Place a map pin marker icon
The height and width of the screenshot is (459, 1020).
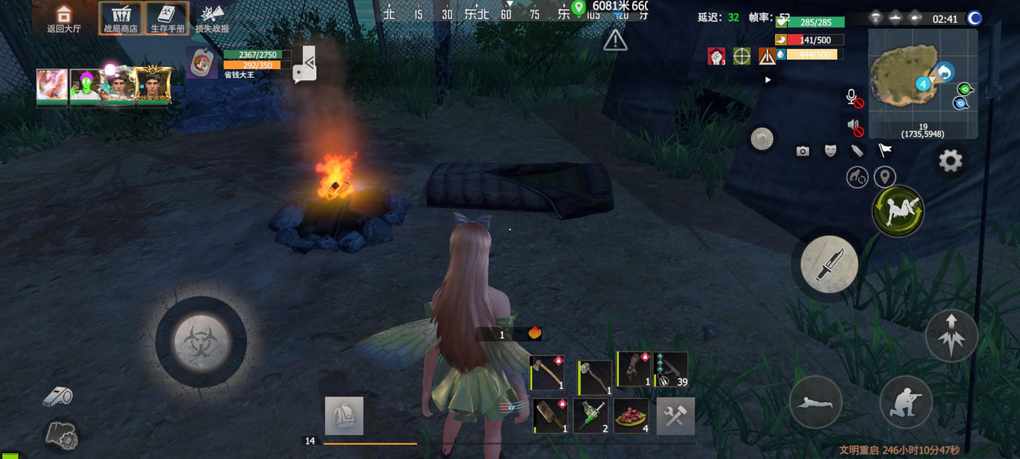884,178
